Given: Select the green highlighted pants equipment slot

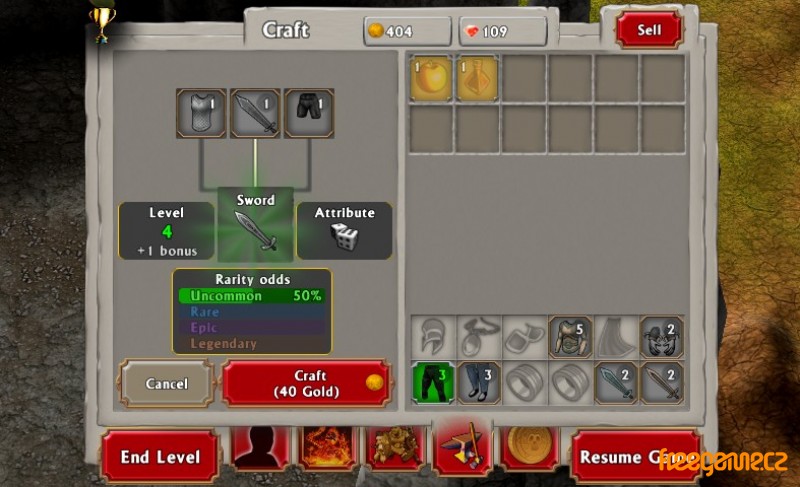Looking at the screenshot, I should point(433,383).
